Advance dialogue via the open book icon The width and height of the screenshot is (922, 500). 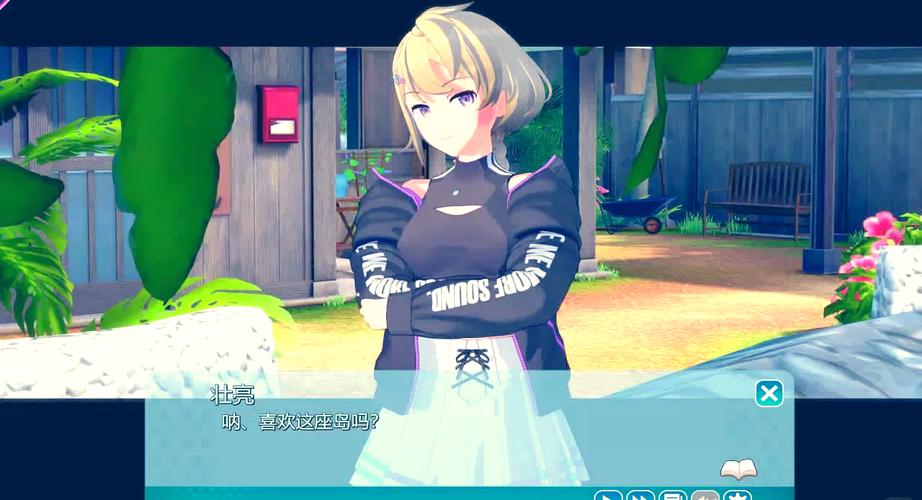point(738,469)
